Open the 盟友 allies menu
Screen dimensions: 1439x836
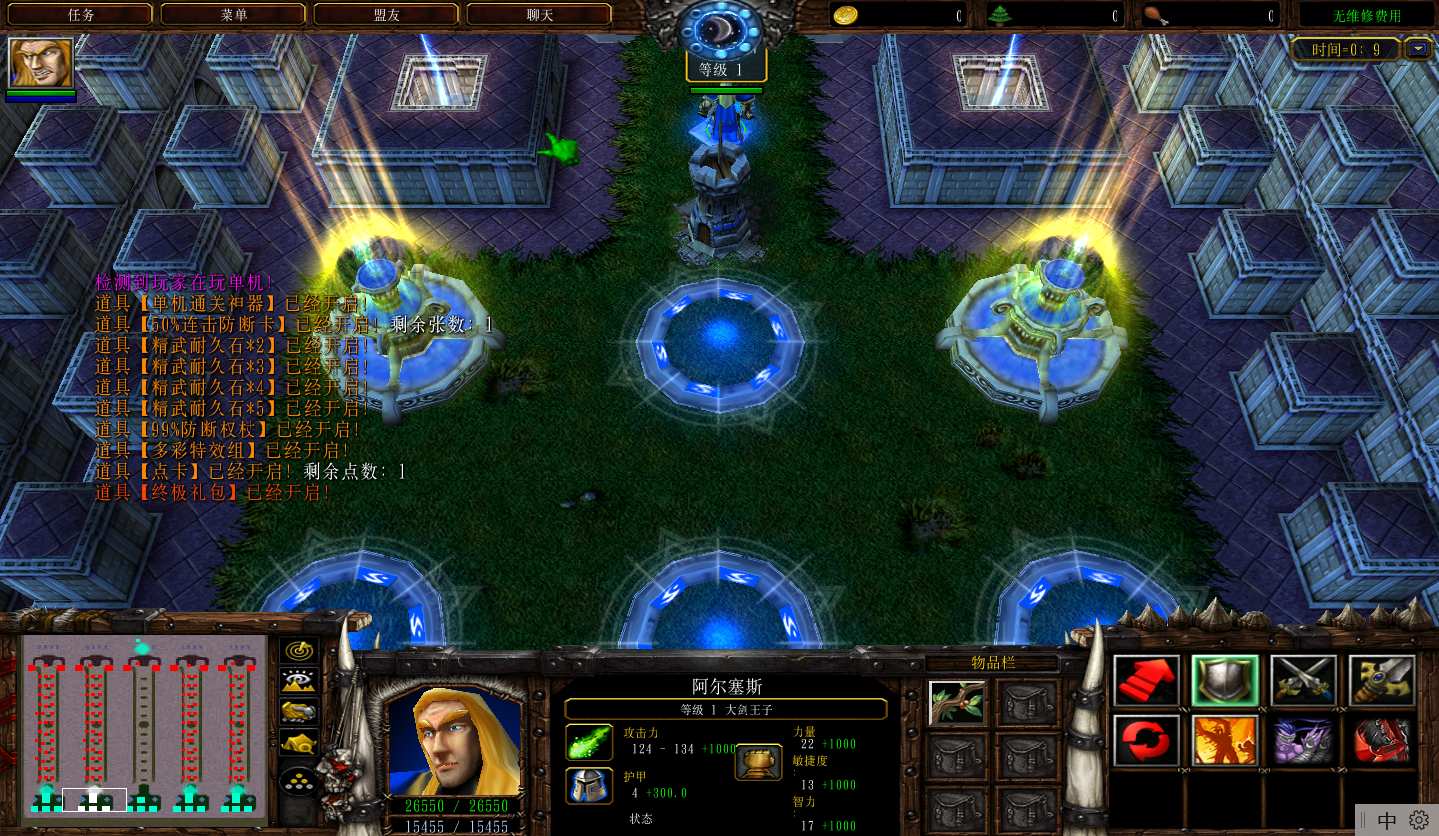pyautogui.click(x=386, y=15)
